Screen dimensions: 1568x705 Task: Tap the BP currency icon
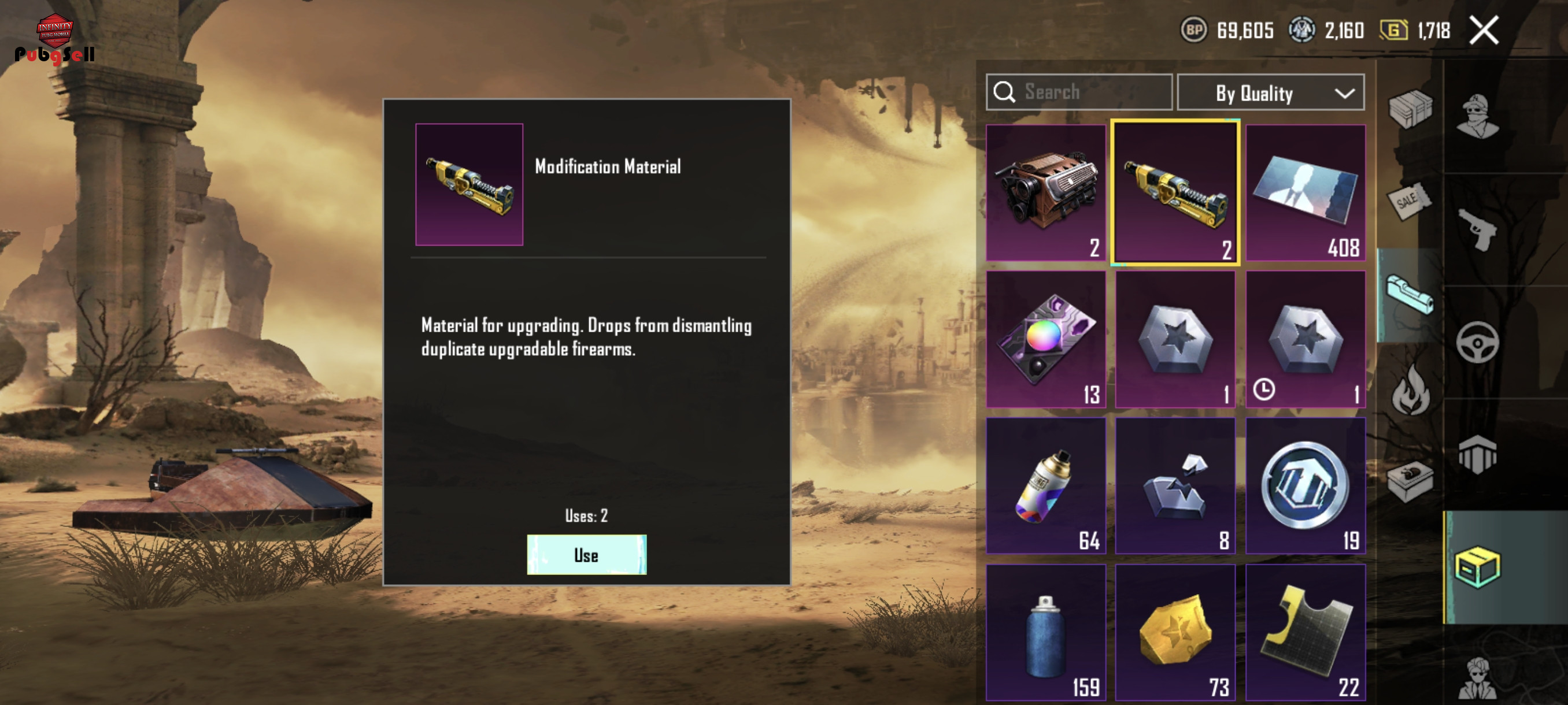pyautogui.click(x=1194, y=30)
